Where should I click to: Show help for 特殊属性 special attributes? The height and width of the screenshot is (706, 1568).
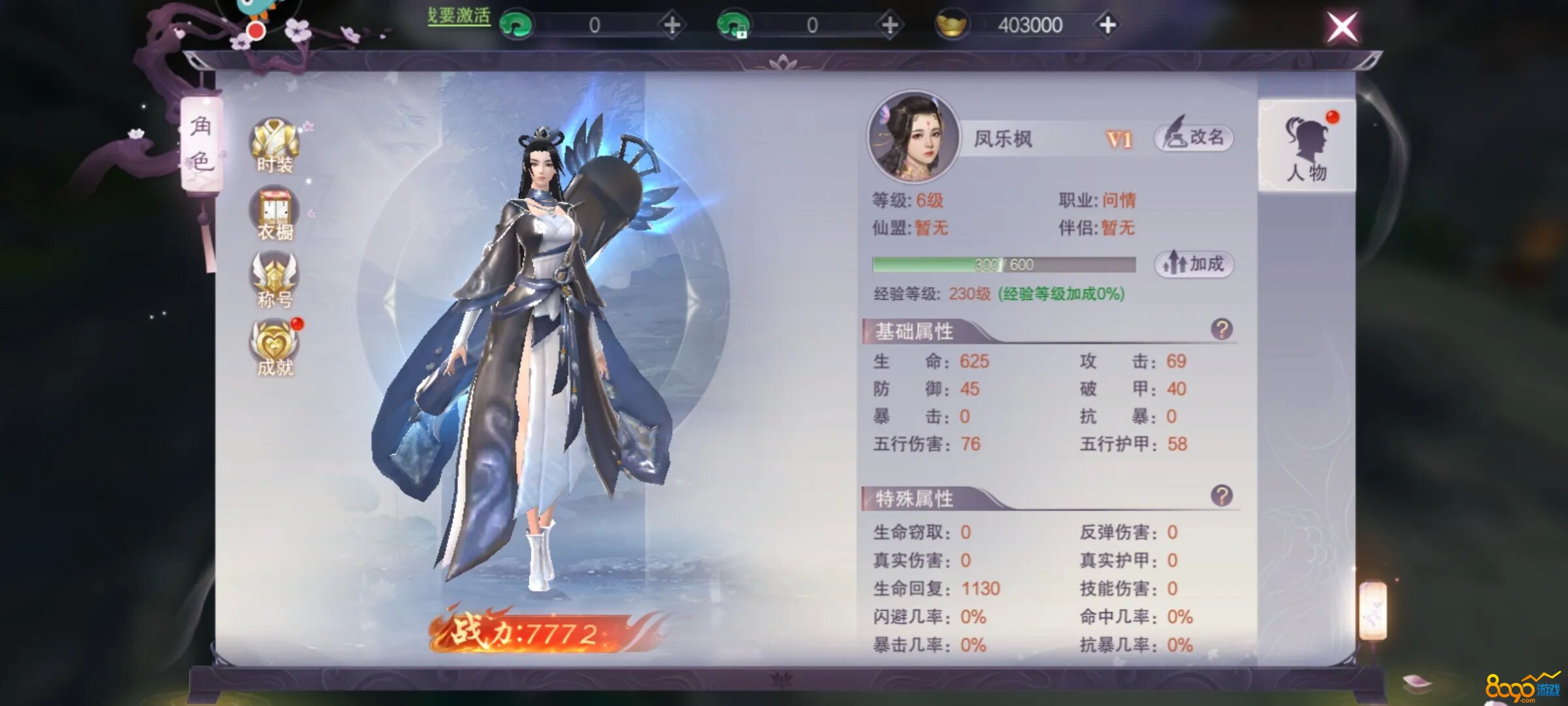(x=1221, y=496)
